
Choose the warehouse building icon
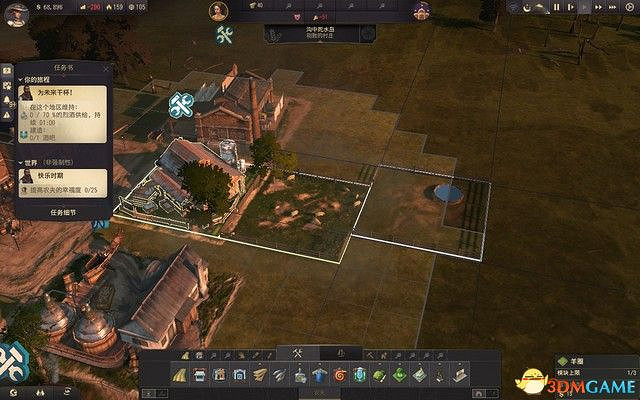[x=240, y=374]
